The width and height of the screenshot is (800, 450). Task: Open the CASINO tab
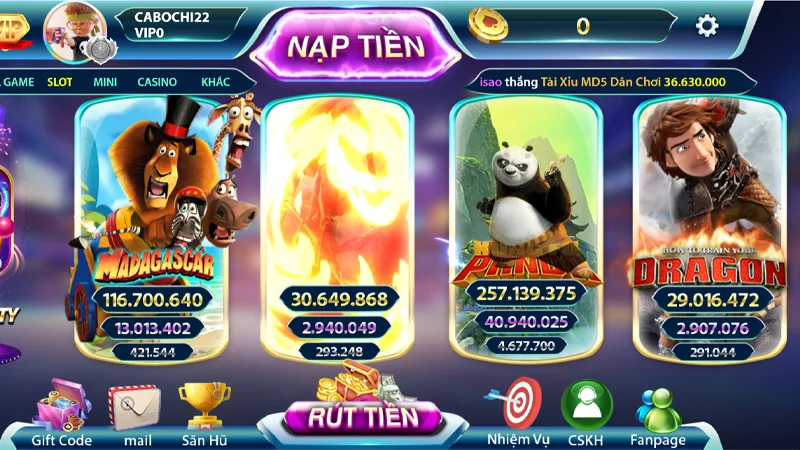pyautogui.click(x=157, y=82)
